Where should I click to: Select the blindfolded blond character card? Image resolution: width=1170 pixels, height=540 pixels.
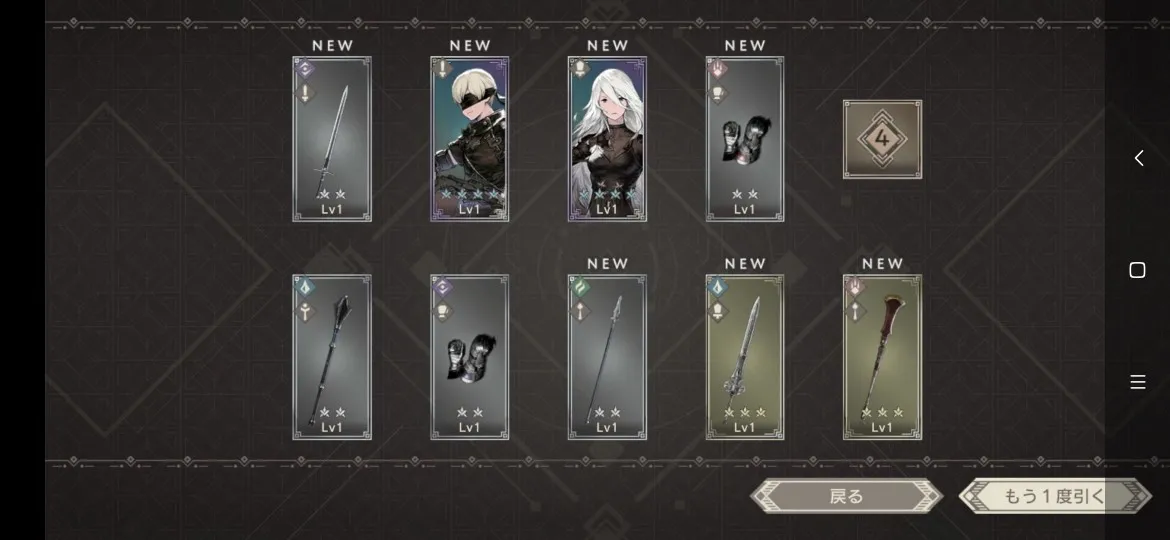(470, 139)
